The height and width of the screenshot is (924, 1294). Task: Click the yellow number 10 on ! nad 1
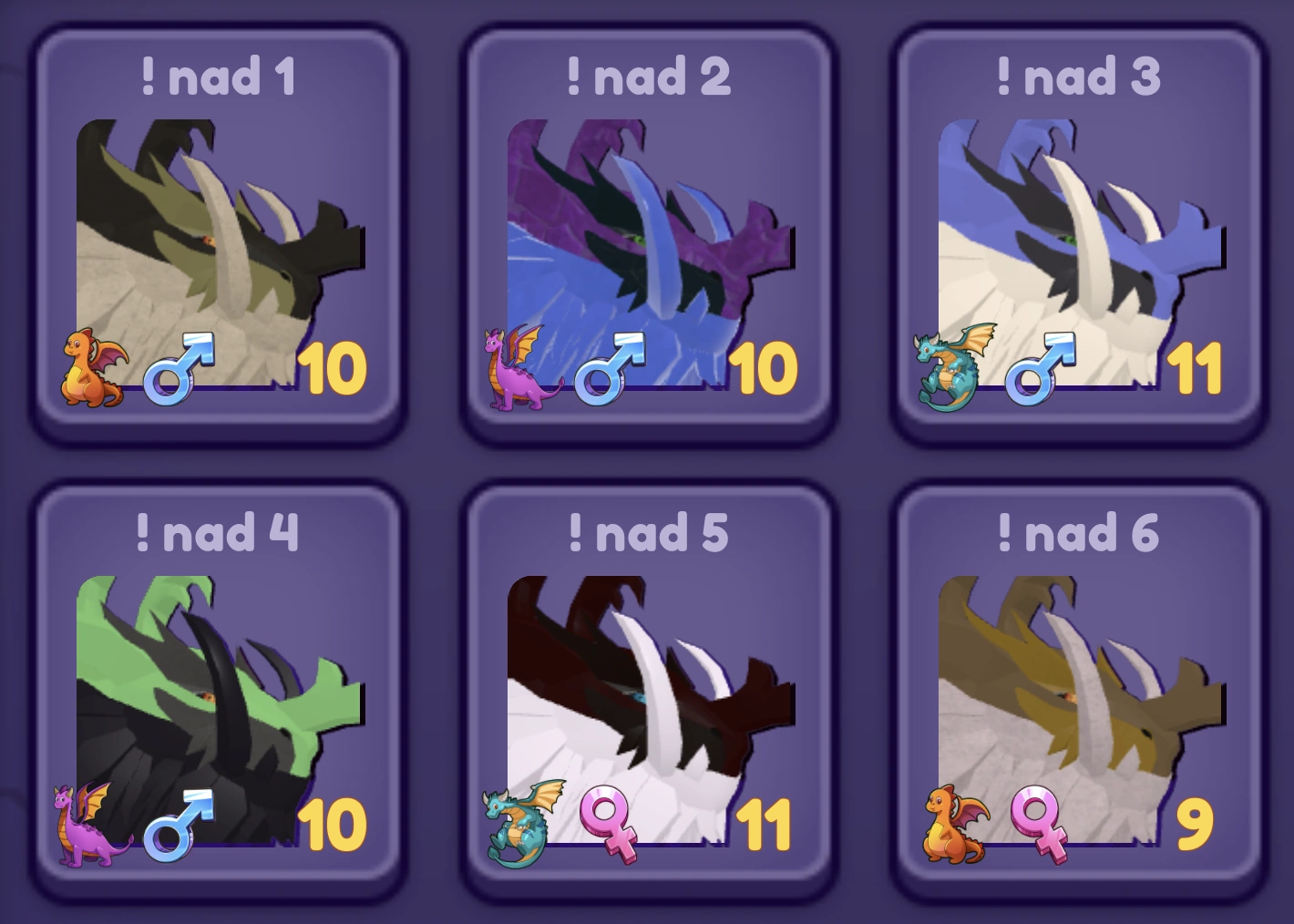(x=334, y=368)
